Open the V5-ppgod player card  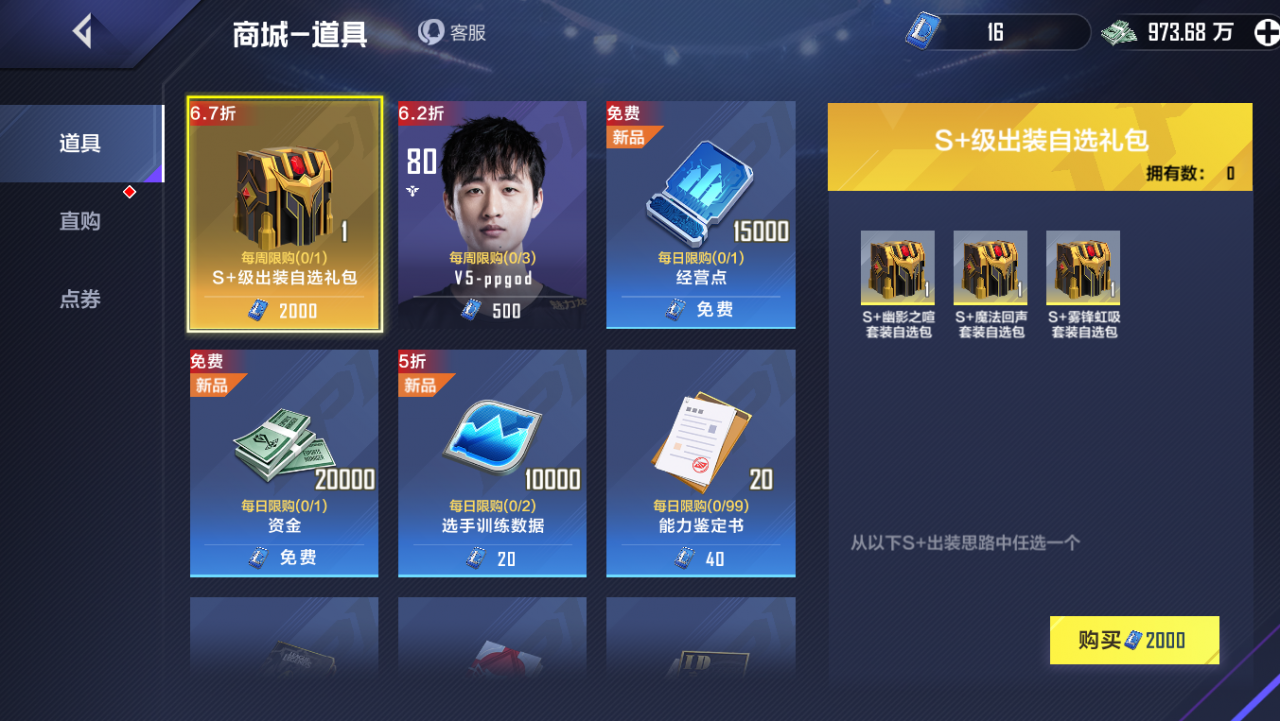[492, 214]
